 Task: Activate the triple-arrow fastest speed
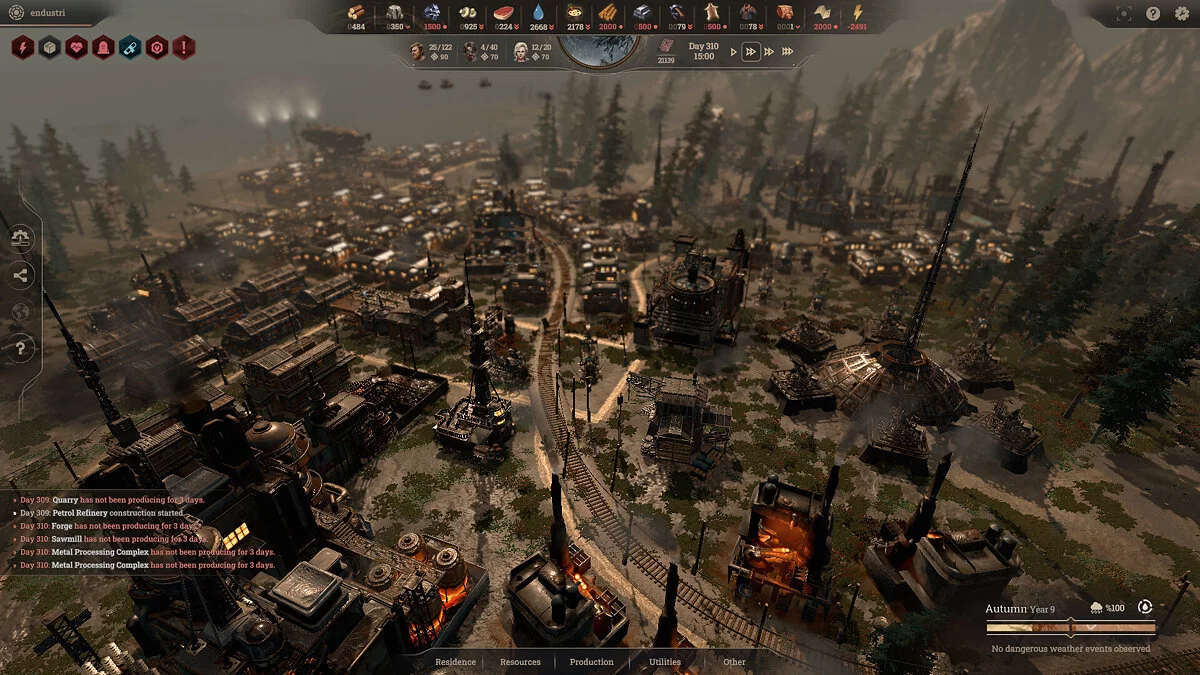coord(787,52)
